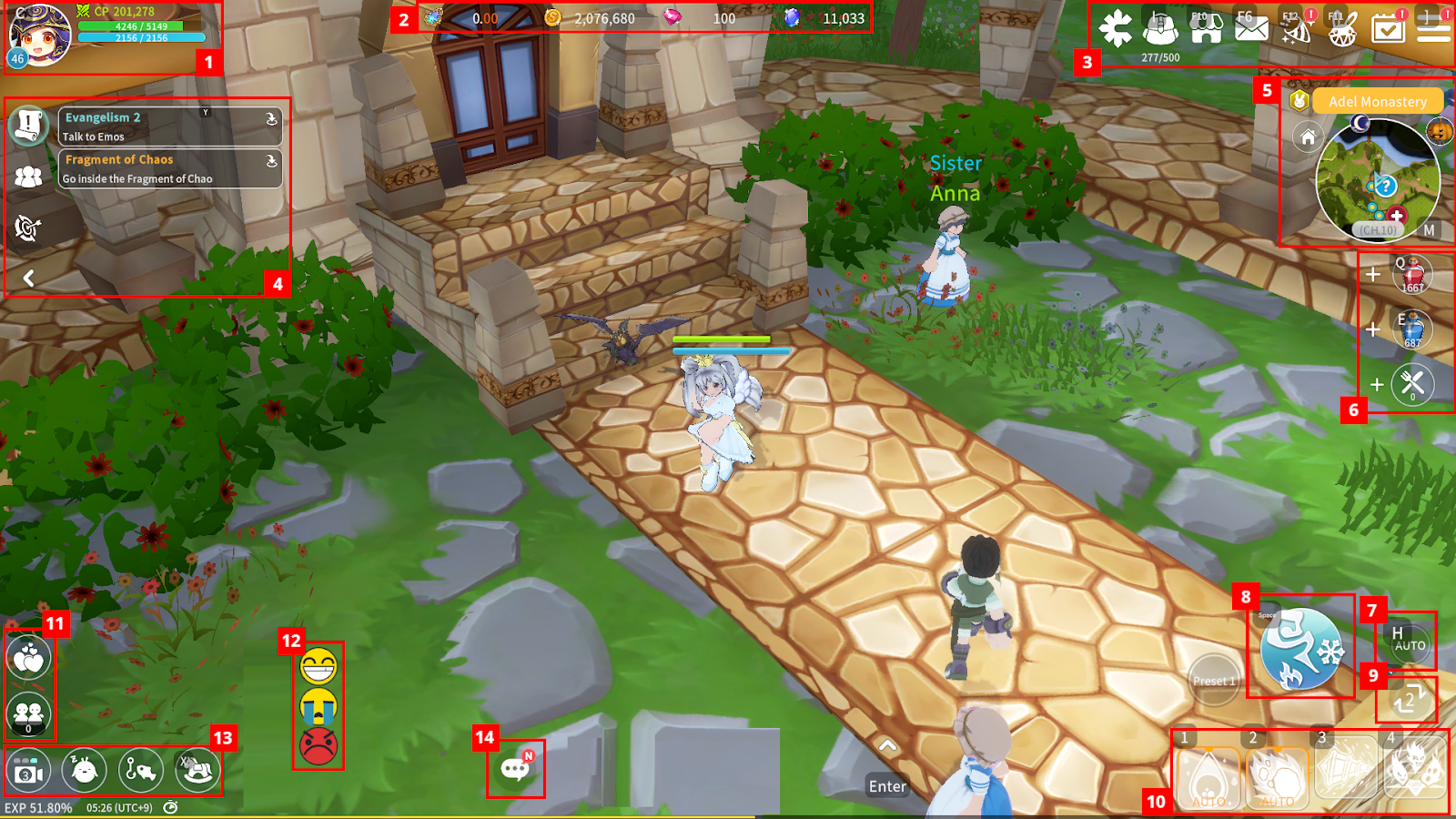Open the chat speech bubble
1456x819 pixels.
[x=515, y=770]
